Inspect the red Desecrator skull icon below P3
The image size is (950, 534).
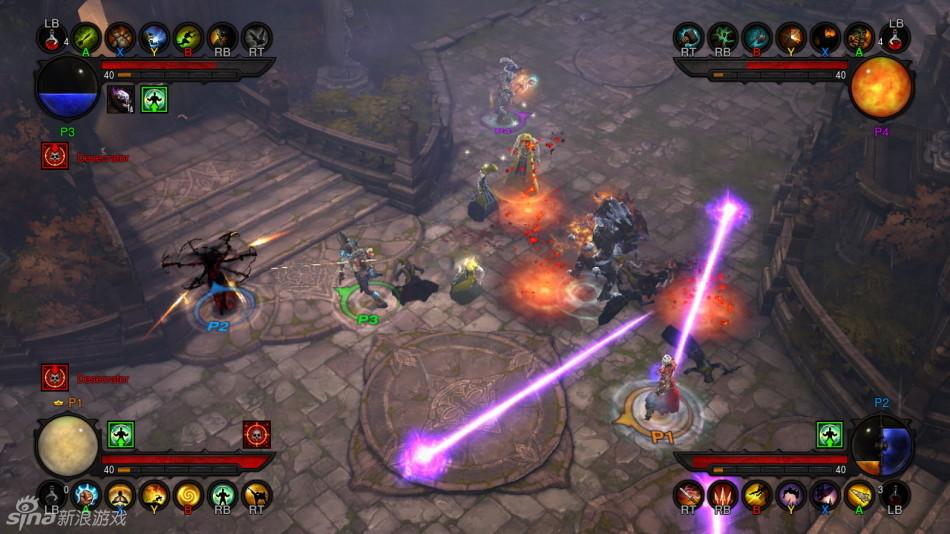55,156
